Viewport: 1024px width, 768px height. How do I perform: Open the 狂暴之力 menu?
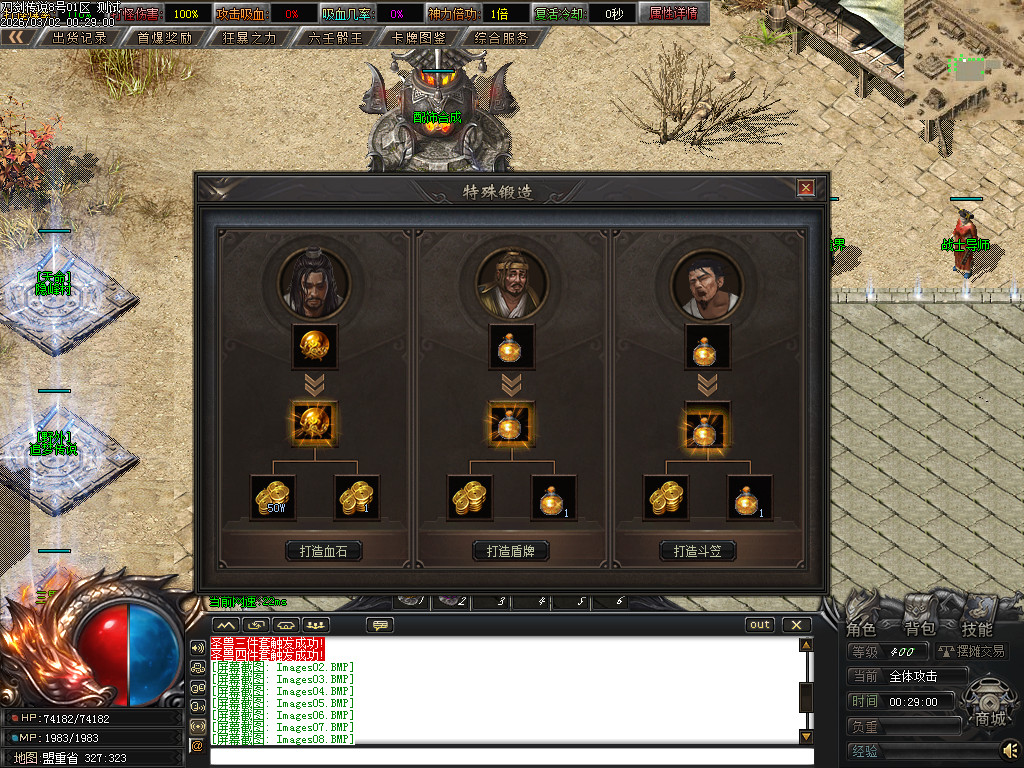tap(250, 38)
